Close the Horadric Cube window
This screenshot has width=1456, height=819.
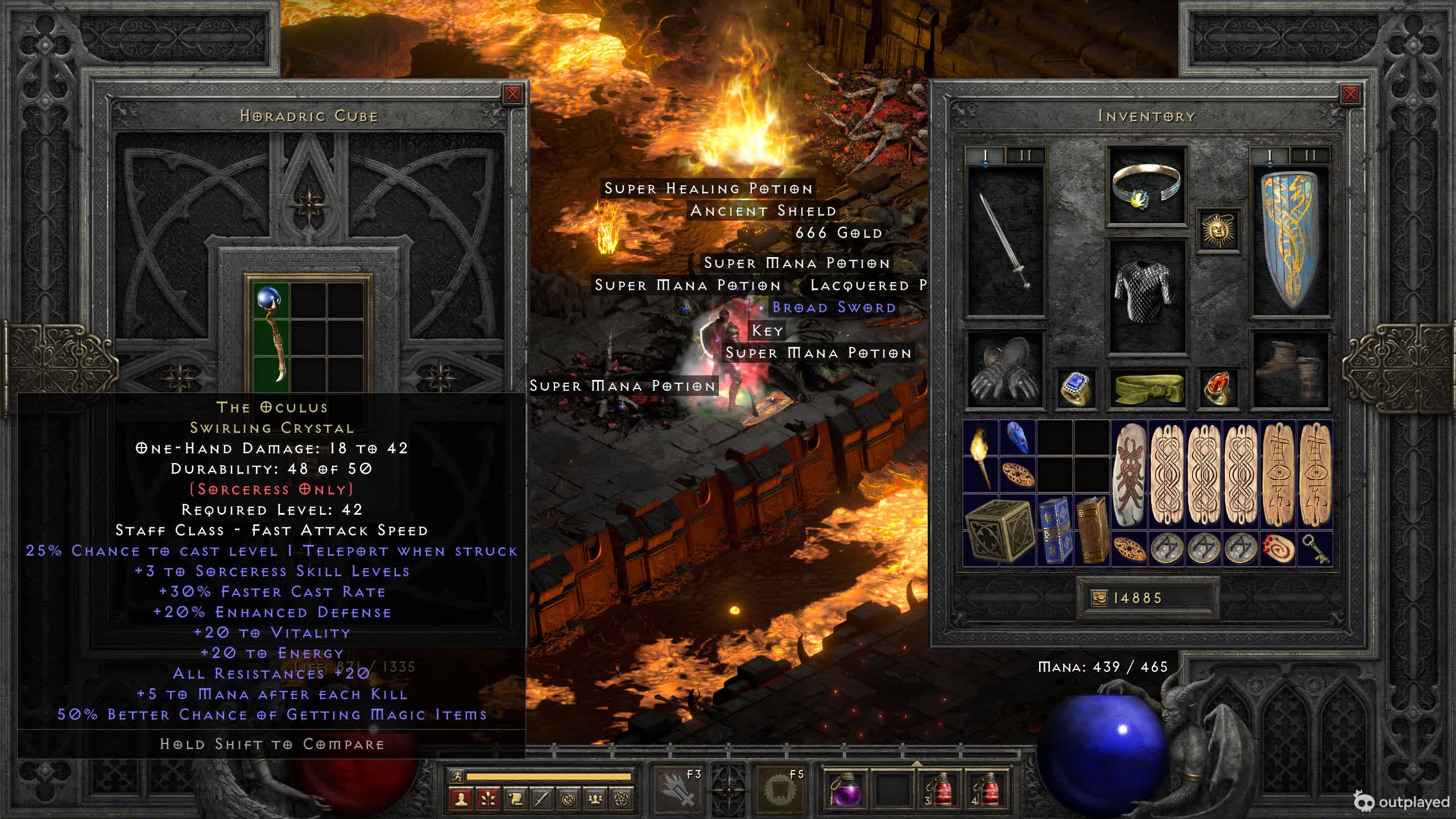pos(512,94)
